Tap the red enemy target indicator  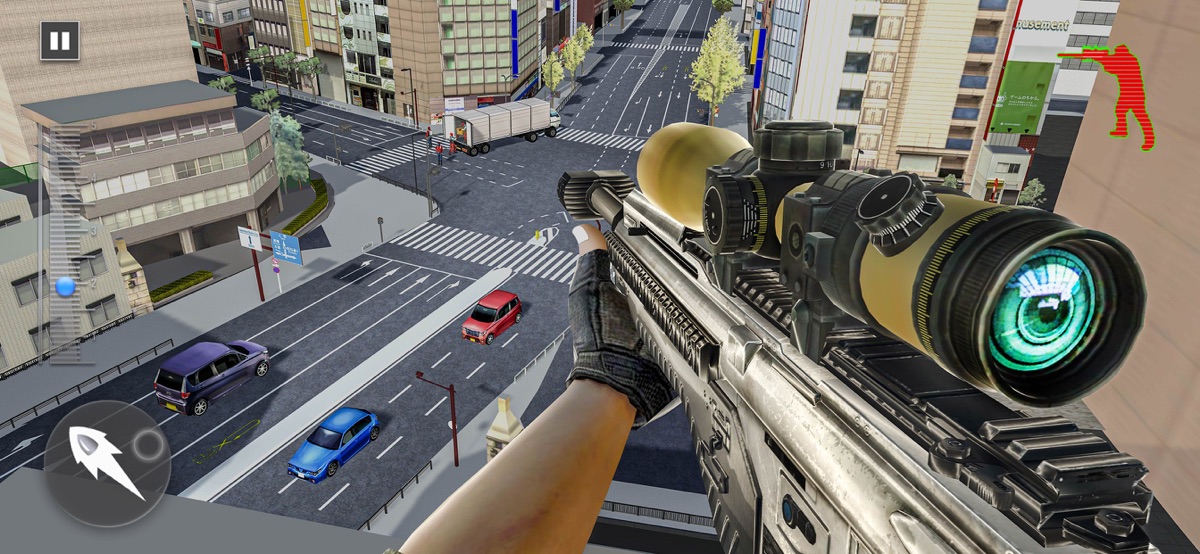pos(1123,95)
